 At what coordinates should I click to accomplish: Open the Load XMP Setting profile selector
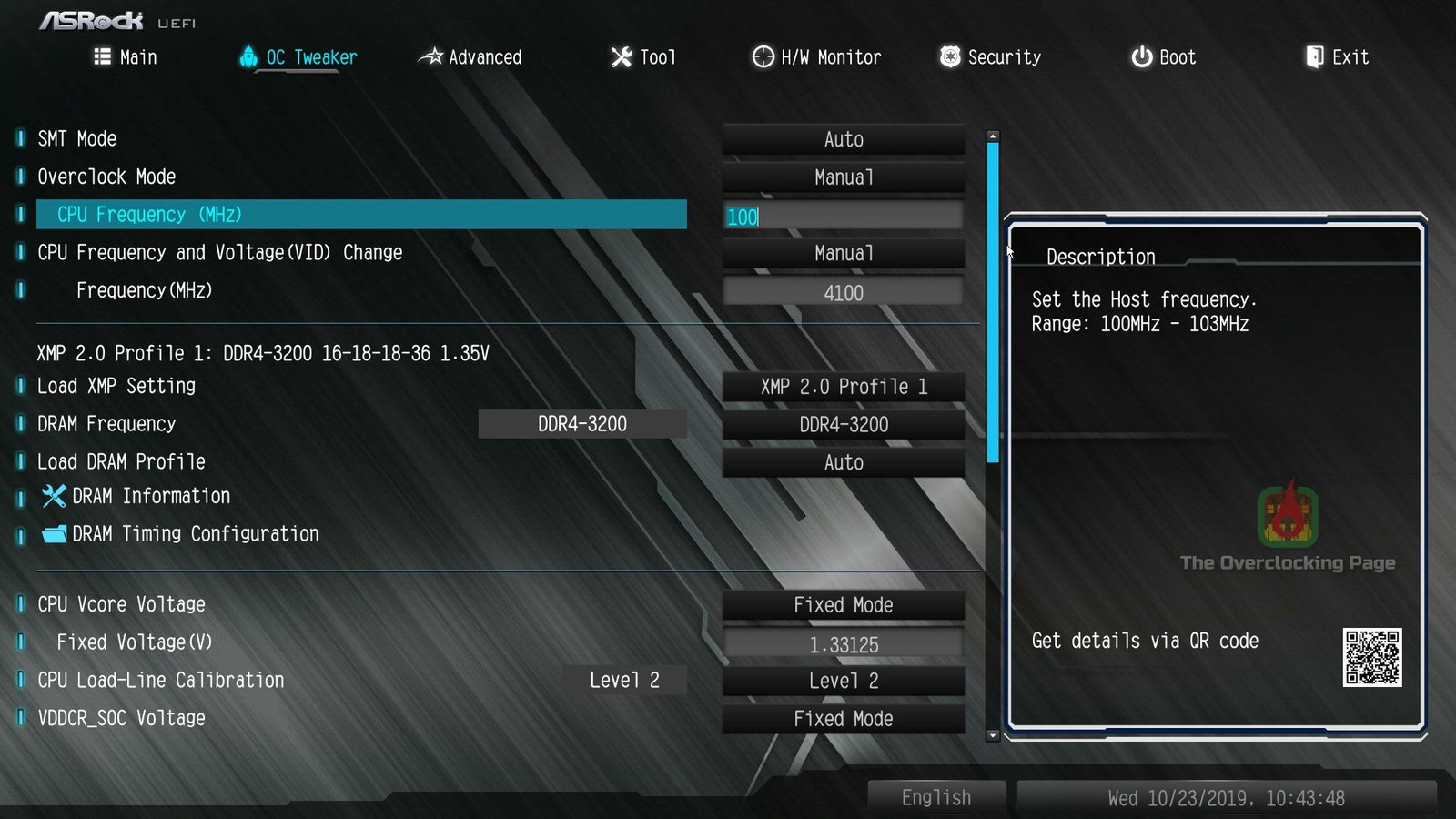pyautogui.click(x=843, y=386)
